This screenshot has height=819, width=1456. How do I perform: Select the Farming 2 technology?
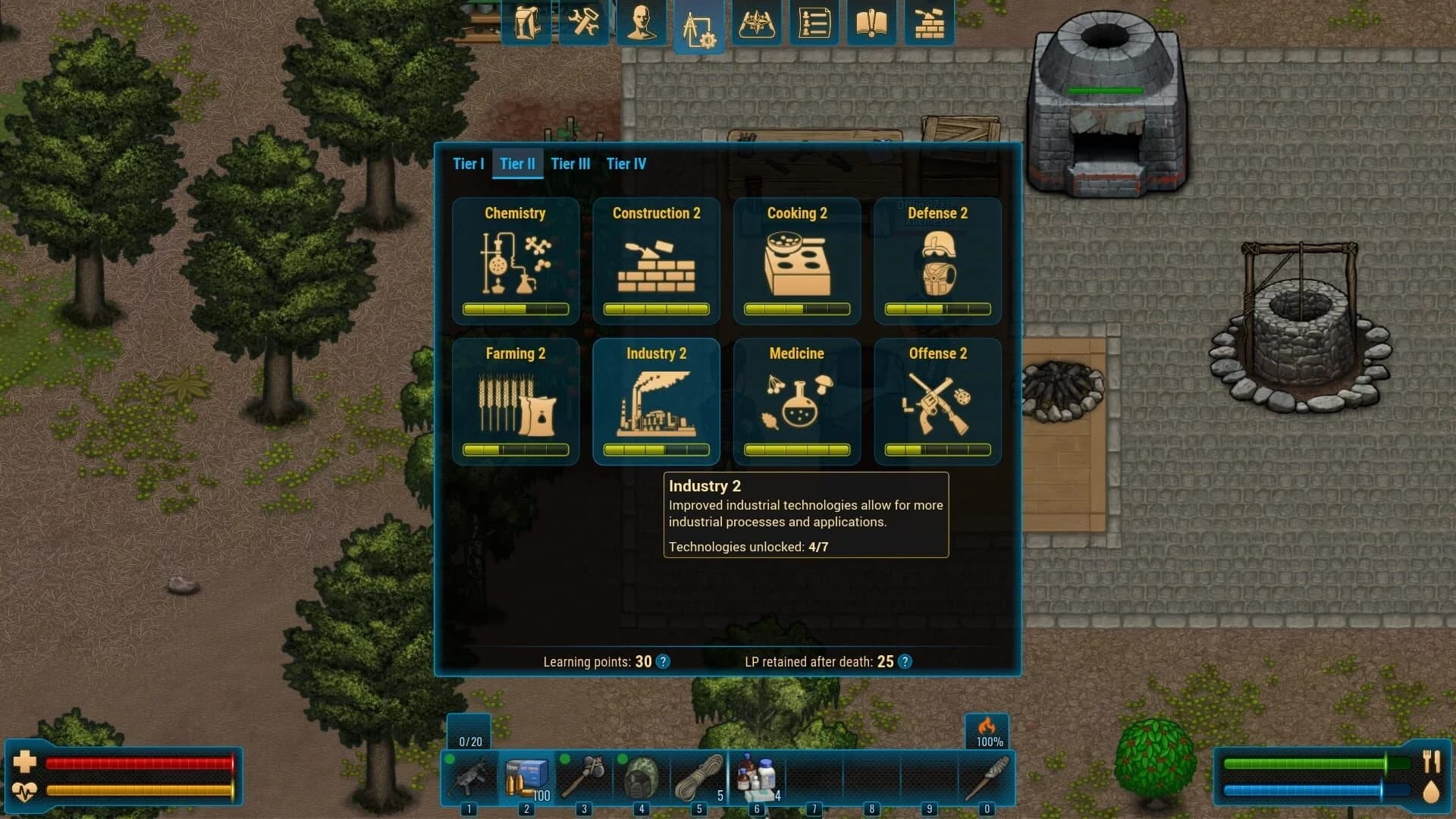click(516, 402)
